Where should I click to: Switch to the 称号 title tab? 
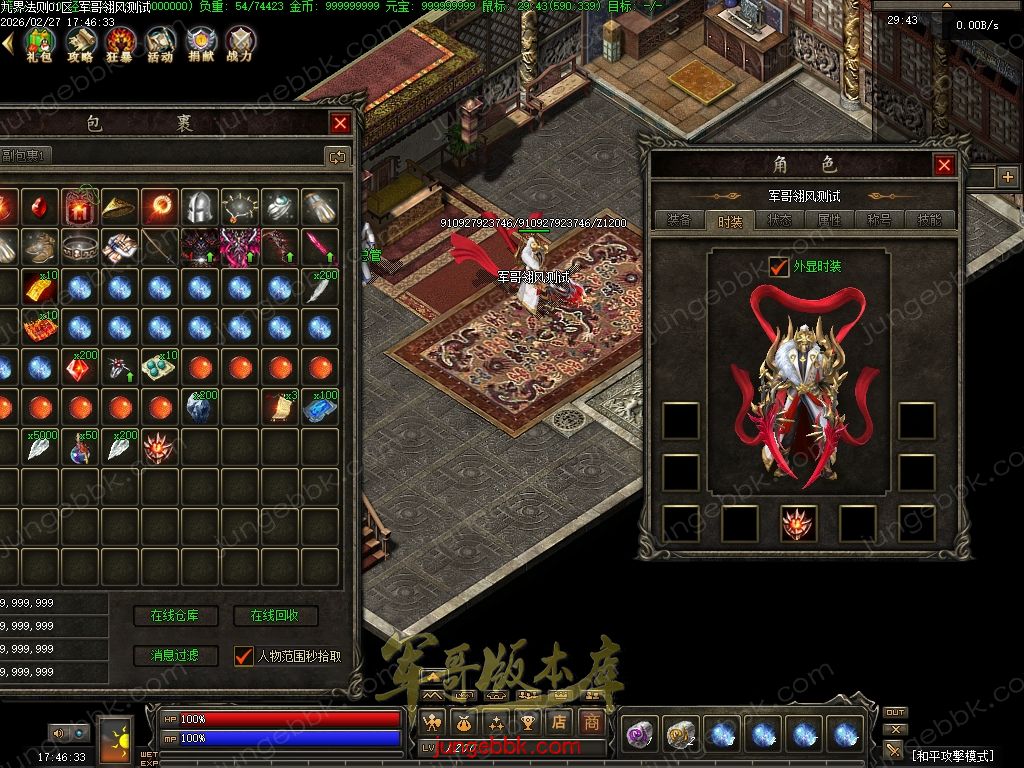click(880, 220)
